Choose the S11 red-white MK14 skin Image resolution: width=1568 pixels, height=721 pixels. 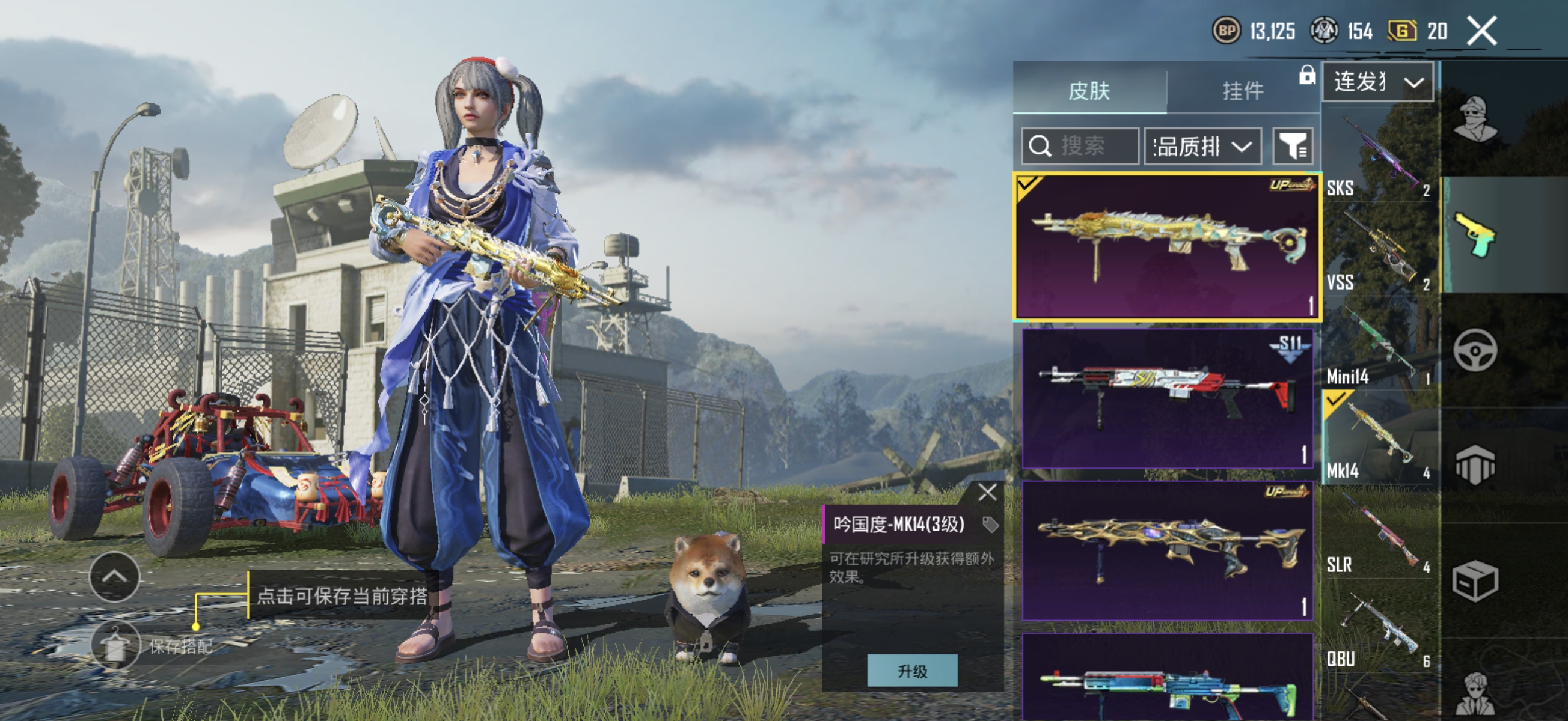[1166, 397]
